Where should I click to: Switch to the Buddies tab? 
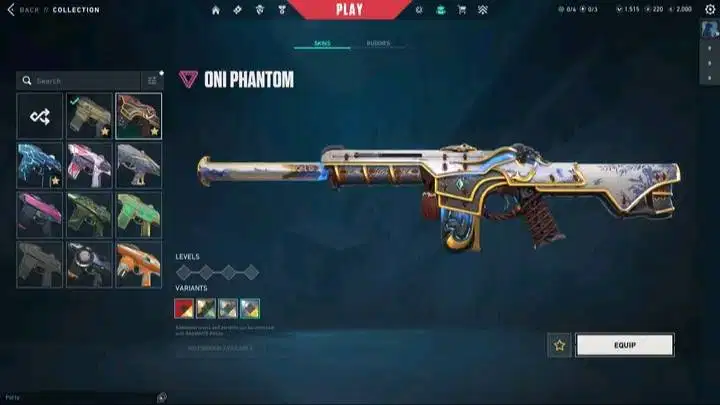[378, 44]
